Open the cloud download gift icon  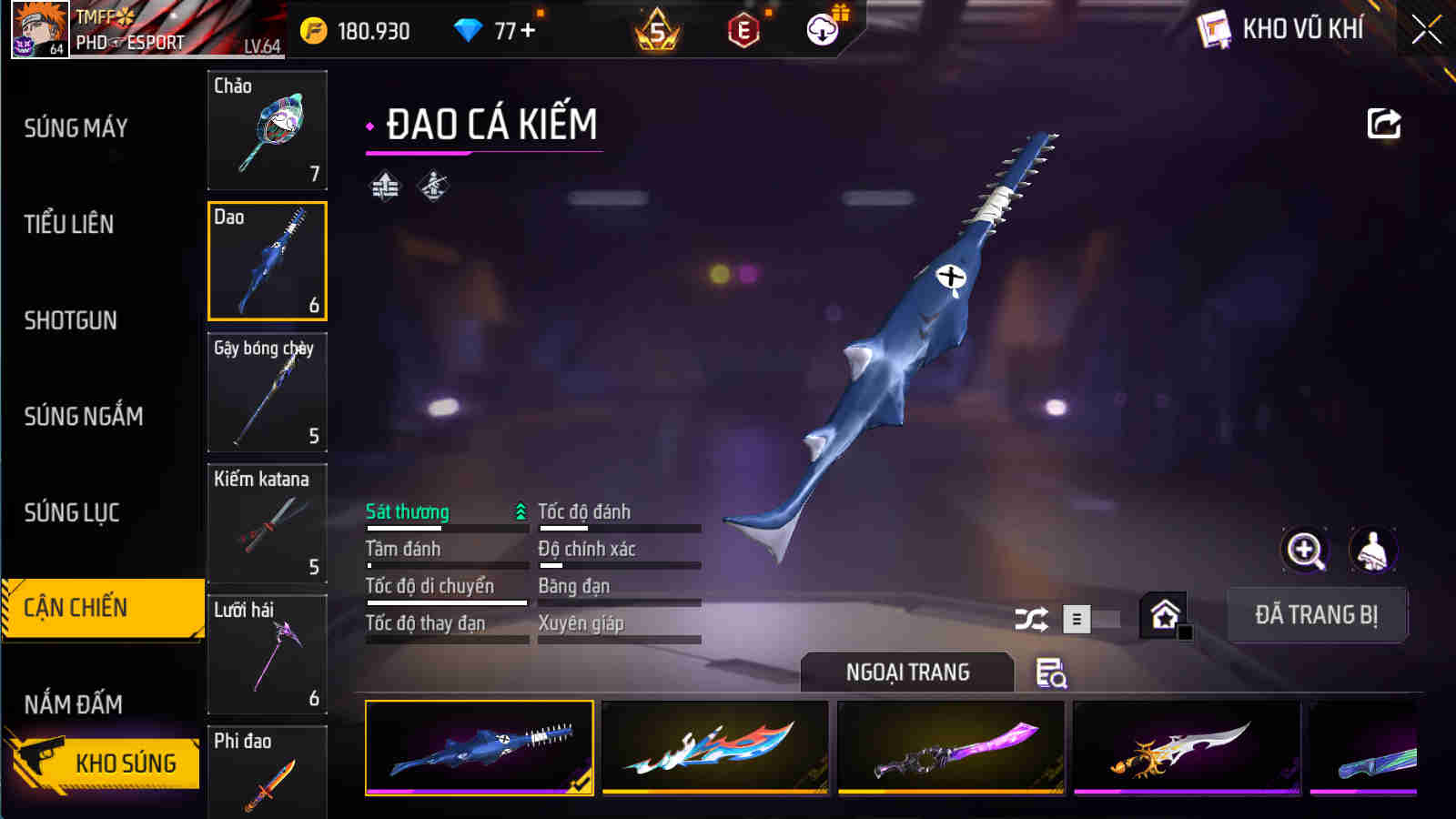click(x=822, y=29)
